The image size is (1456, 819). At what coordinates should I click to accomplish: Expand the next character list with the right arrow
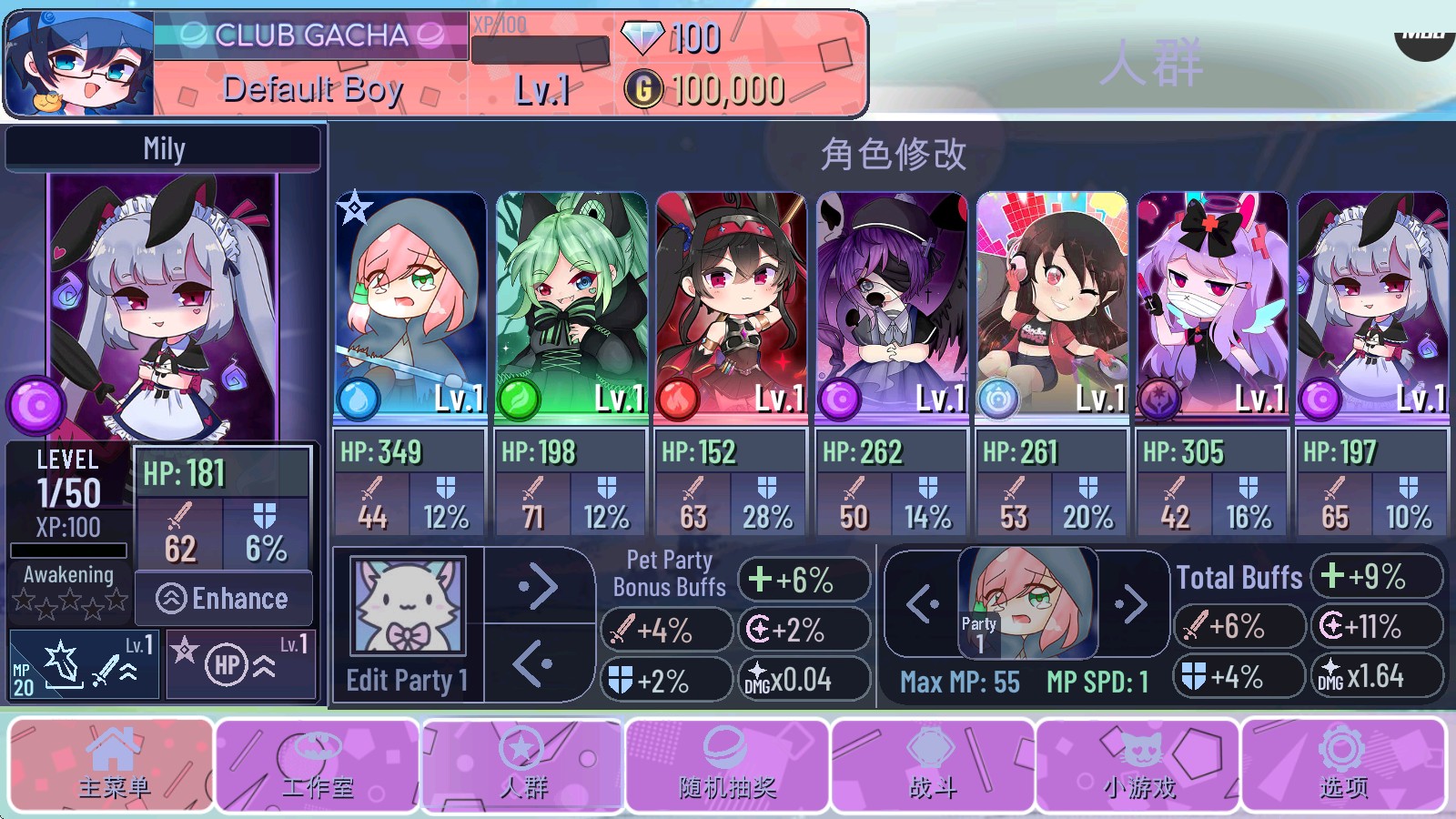click(x=539, y=587)
